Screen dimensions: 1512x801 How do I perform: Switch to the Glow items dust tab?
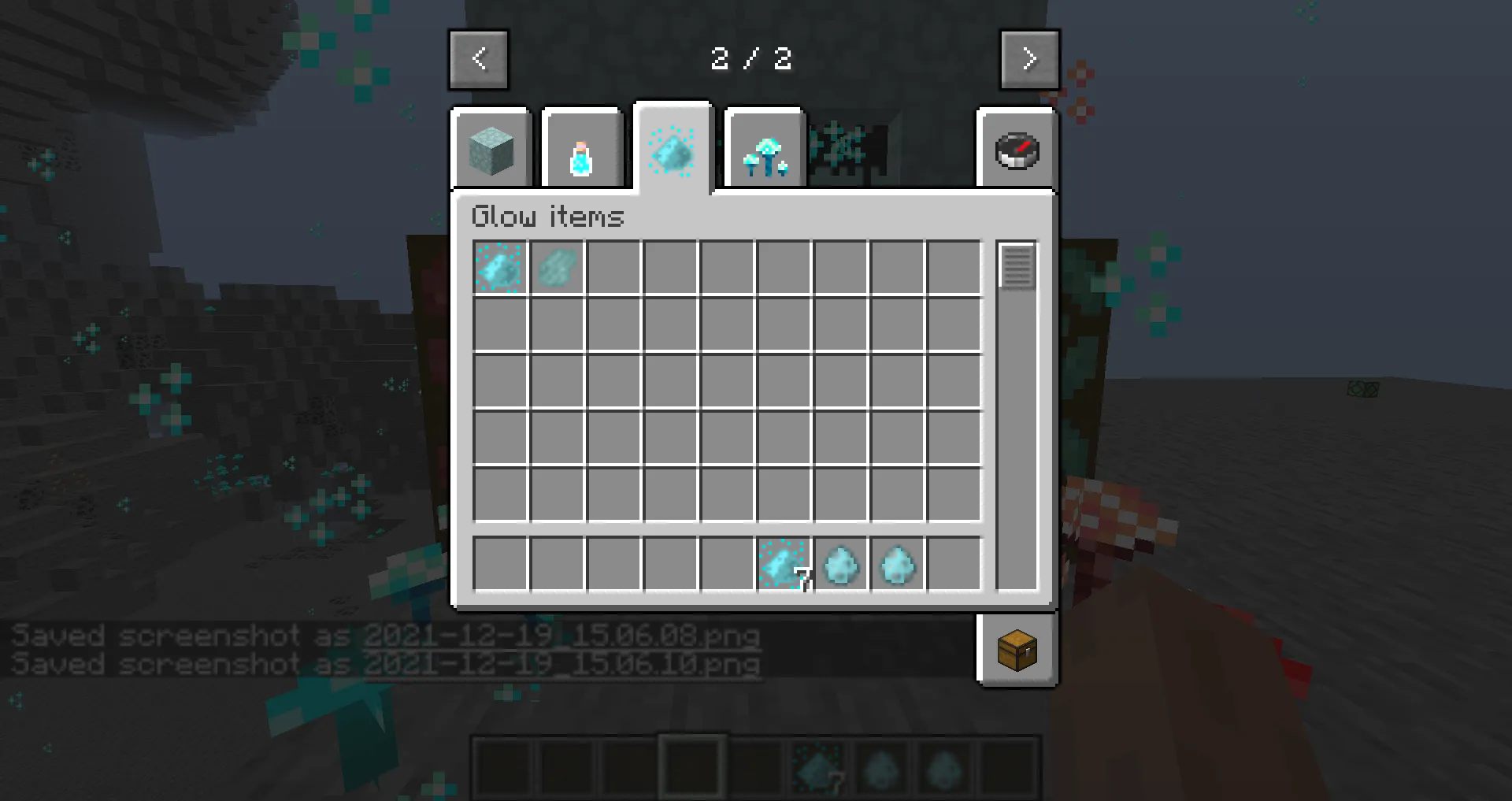coord(673,150)
